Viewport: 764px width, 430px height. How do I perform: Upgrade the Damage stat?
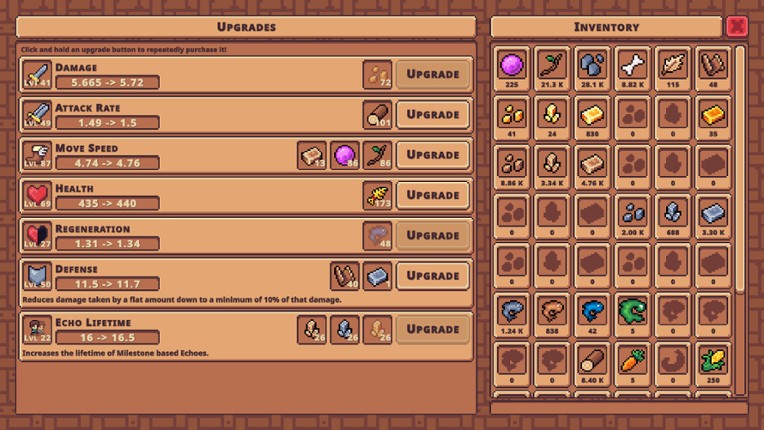(x=433, y=74)
